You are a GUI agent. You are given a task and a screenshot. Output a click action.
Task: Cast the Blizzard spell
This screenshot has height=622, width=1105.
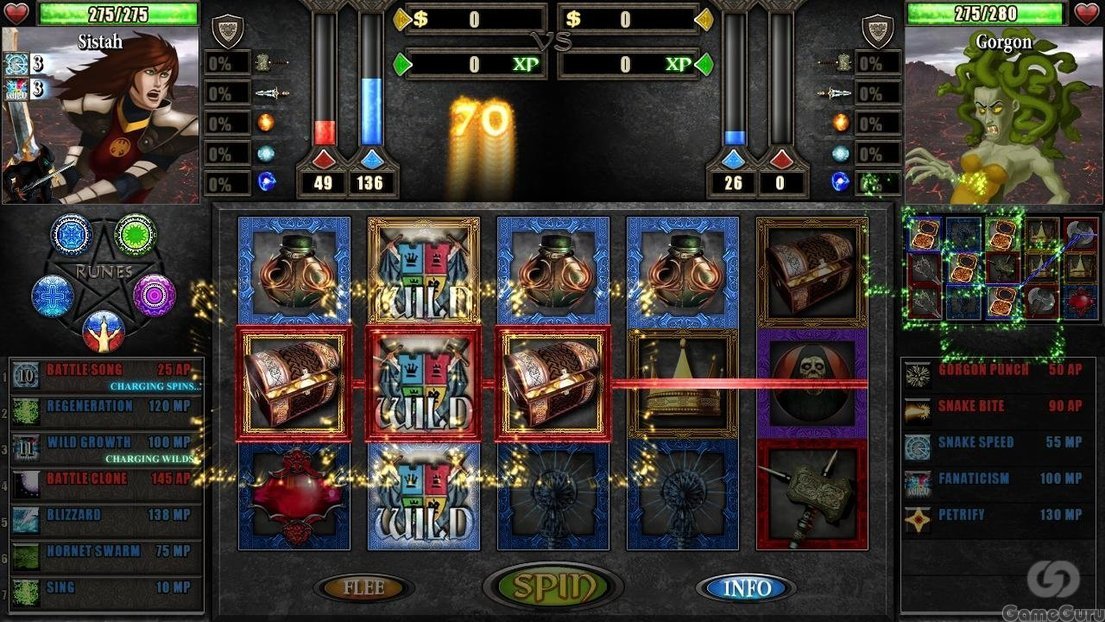pos(106,516)
